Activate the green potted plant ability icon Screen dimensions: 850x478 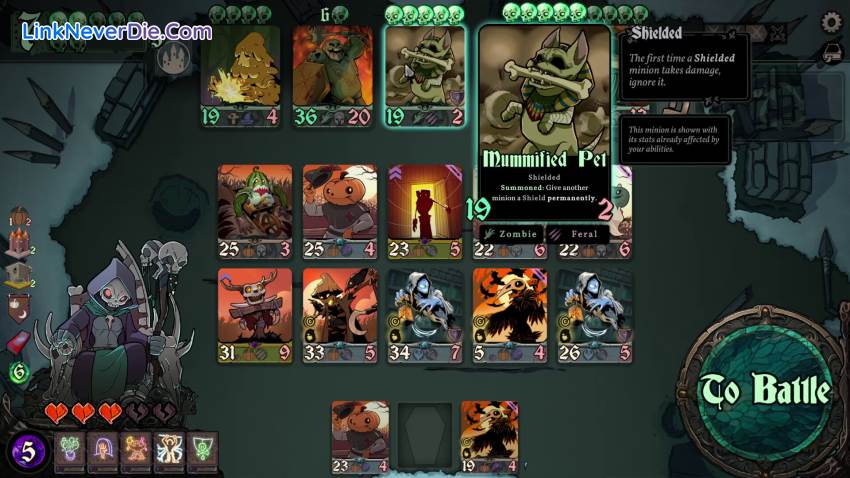pos(69,452)
